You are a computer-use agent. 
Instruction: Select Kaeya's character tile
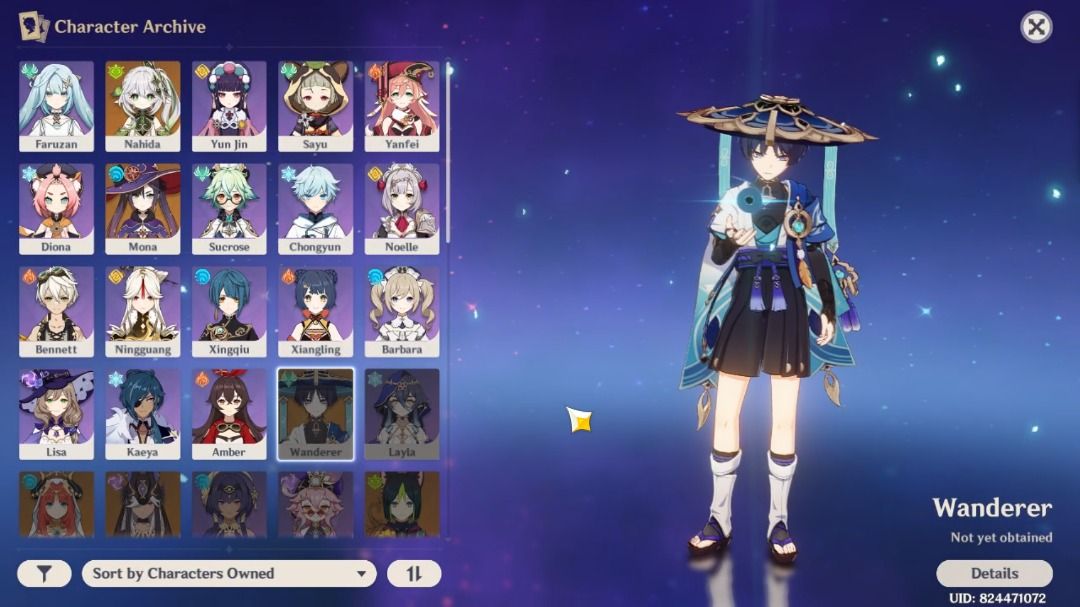(x=143, y=413)
